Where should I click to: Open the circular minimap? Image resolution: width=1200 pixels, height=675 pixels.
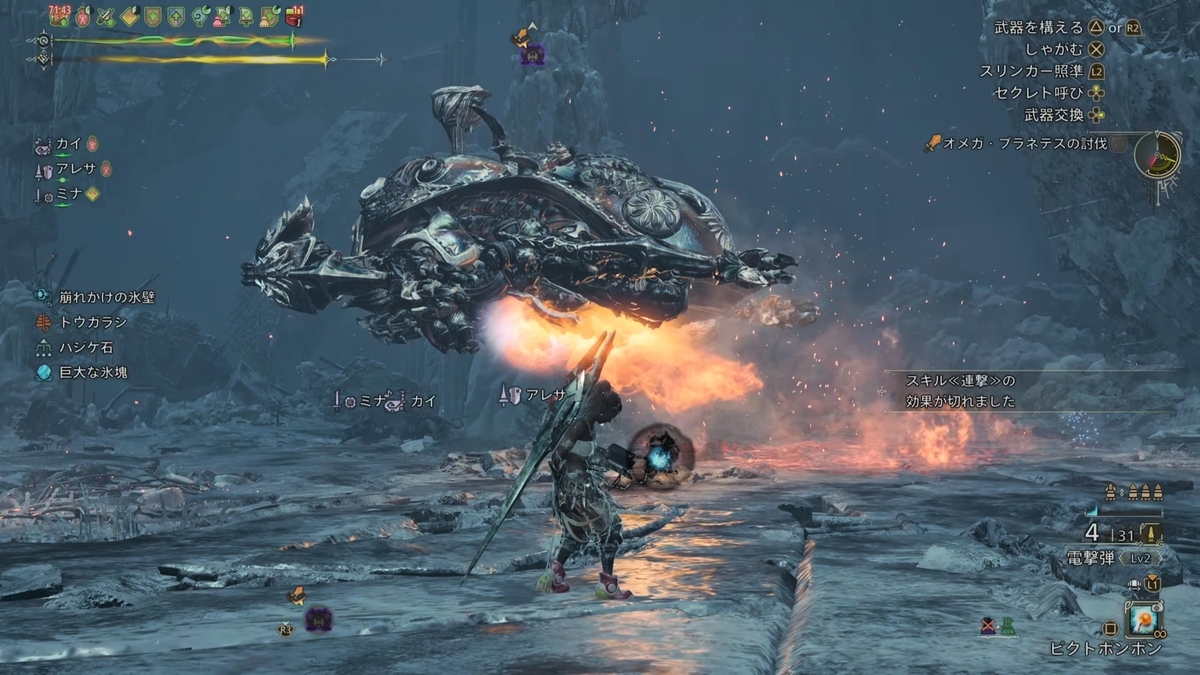coord(1158,155)
